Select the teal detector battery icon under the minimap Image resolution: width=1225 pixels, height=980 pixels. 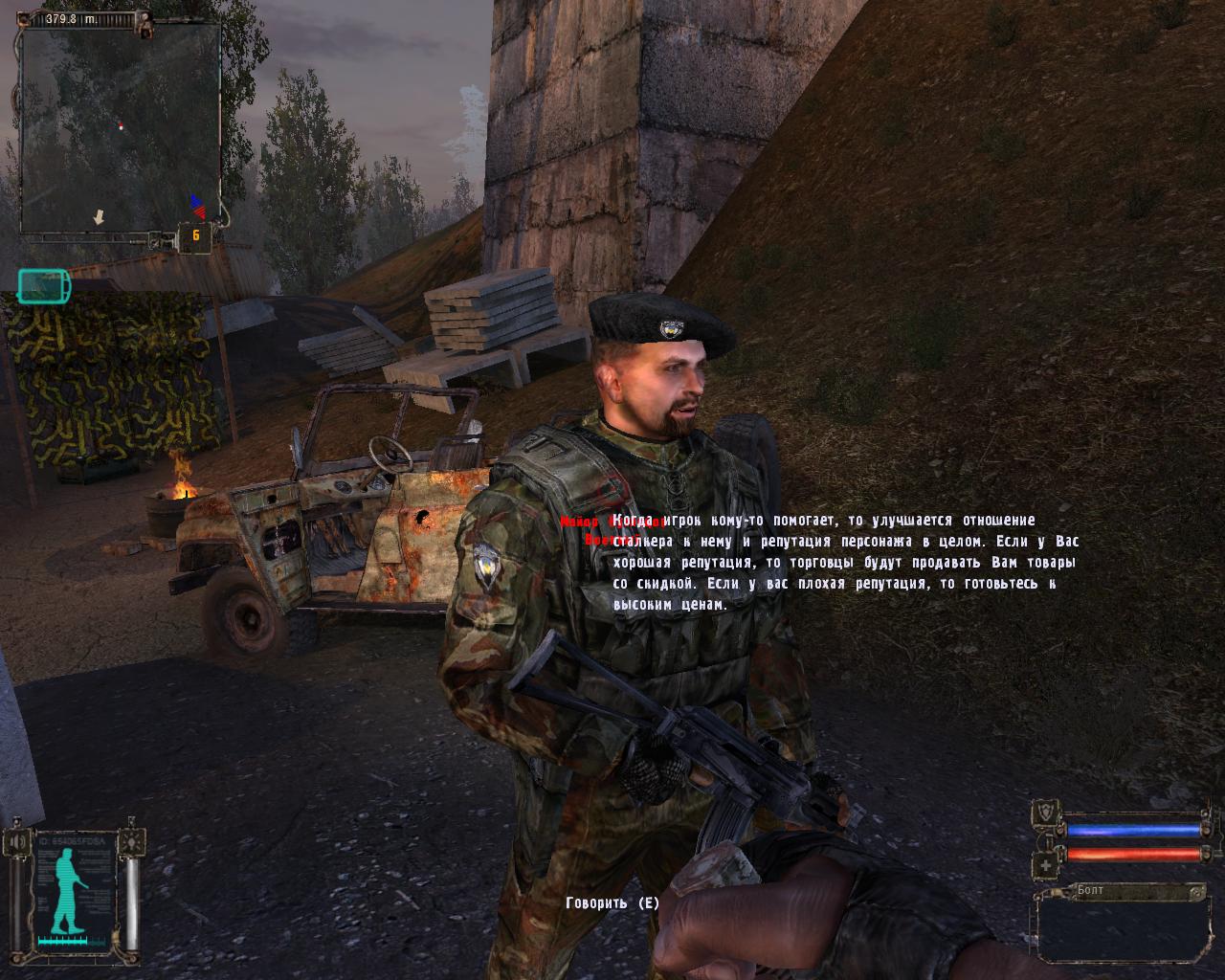(x=41, y=284)
